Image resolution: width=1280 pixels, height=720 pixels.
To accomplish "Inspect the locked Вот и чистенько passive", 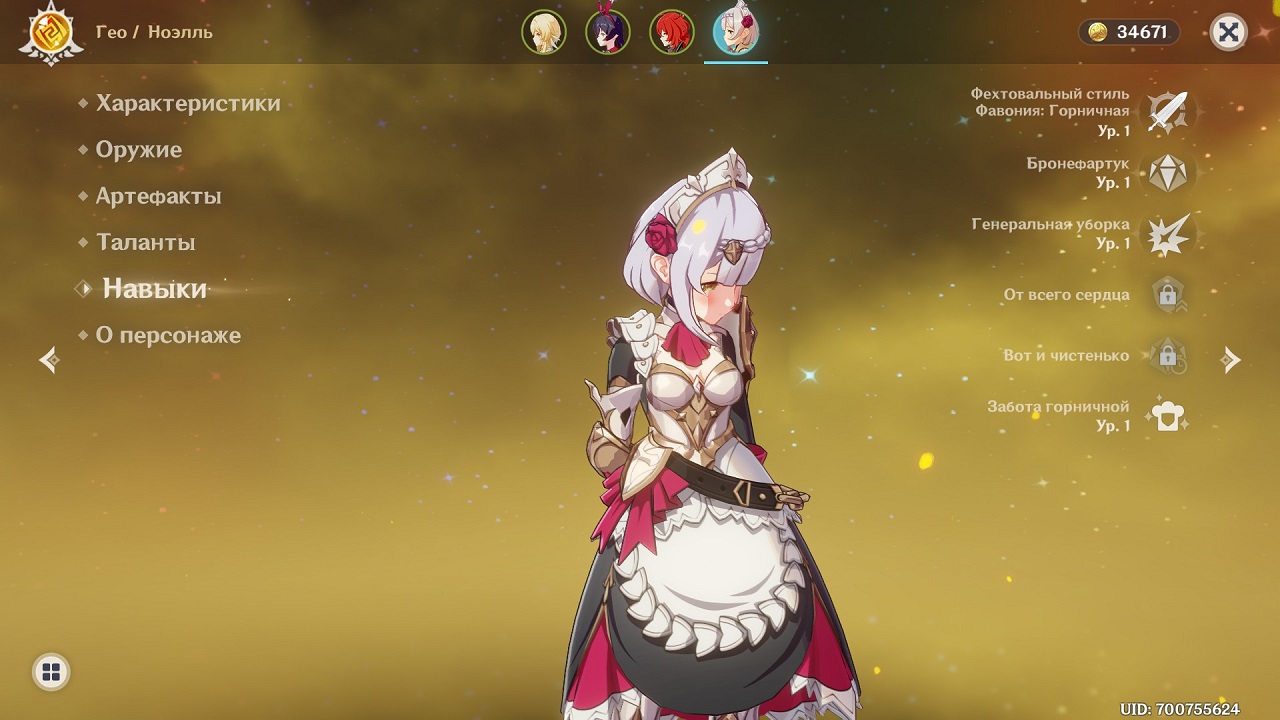I will 1166,356.
